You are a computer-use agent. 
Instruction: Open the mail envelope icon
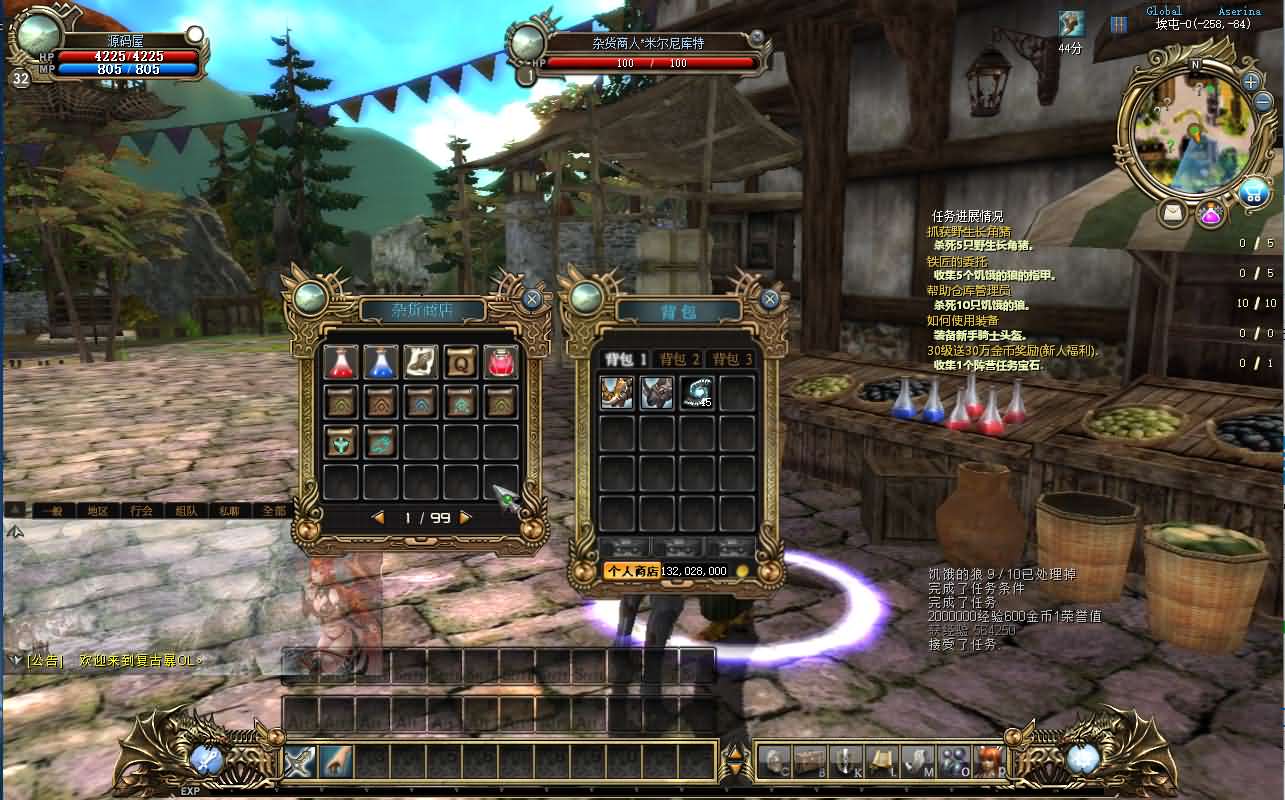[x=1173, y=213]
